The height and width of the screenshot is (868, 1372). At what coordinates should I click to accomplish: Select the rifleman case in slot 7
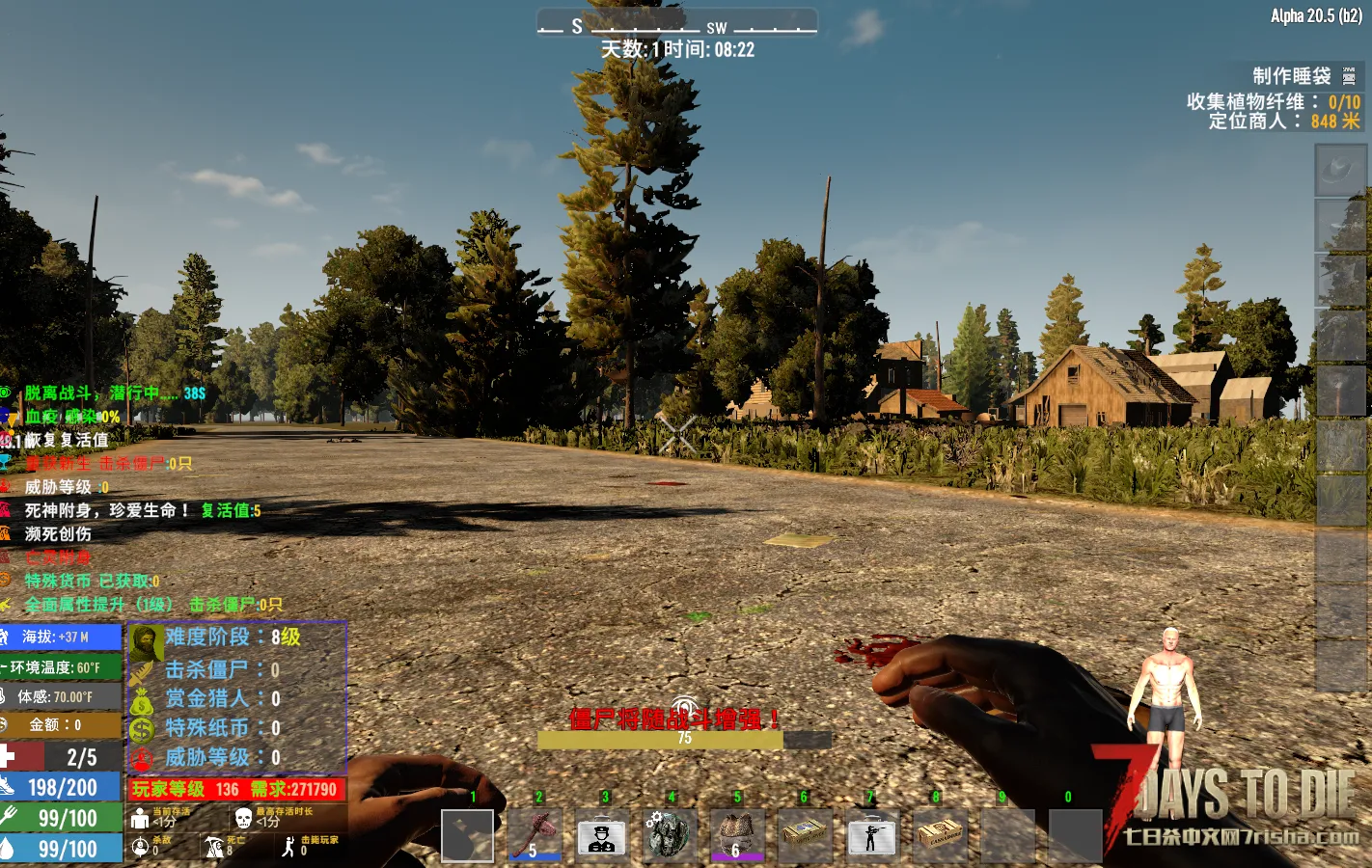coord(871,835)
